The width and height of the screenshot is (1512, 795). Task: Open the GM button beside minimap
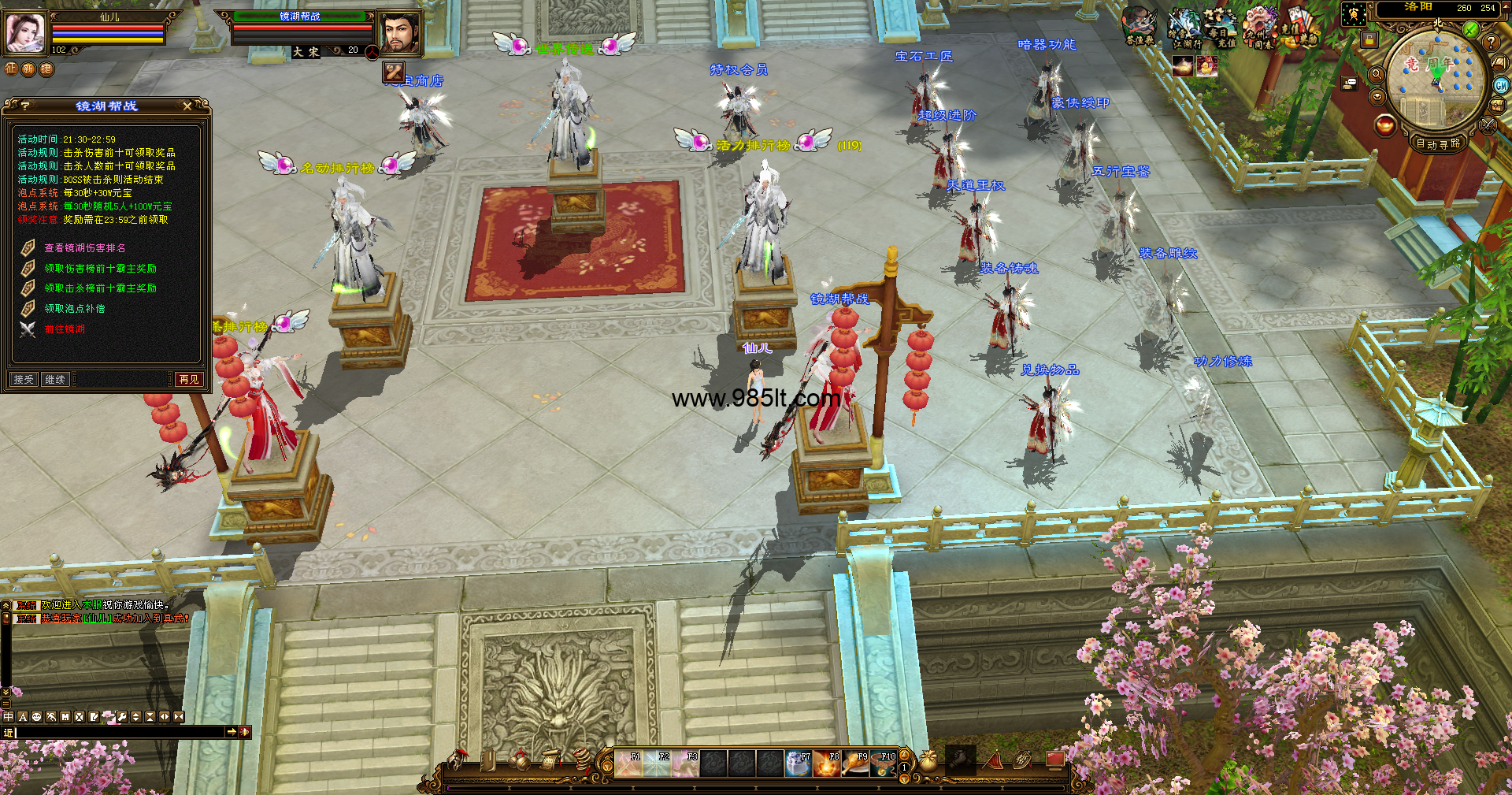[x=1501, y=86]
